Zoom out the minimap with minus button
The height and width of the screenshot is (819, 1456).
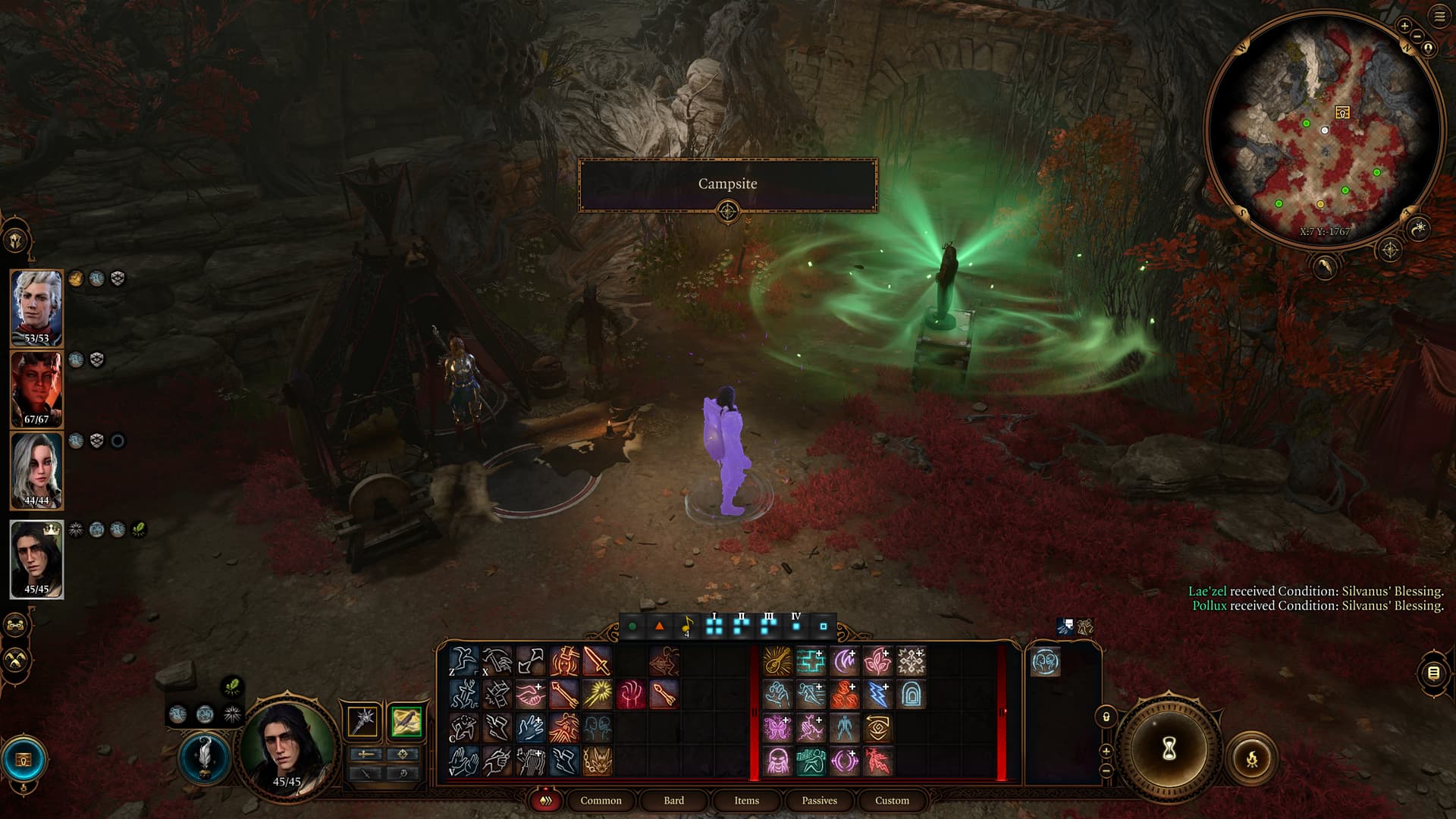tap(1417, 36)
